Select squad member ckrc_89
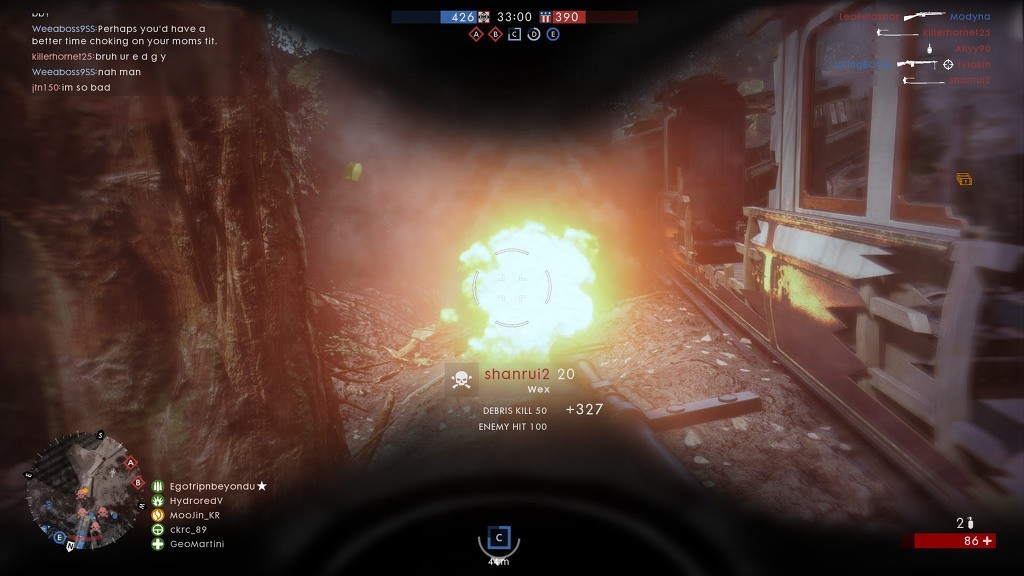This screenshot has width=1024, height=576. point(187,529)
